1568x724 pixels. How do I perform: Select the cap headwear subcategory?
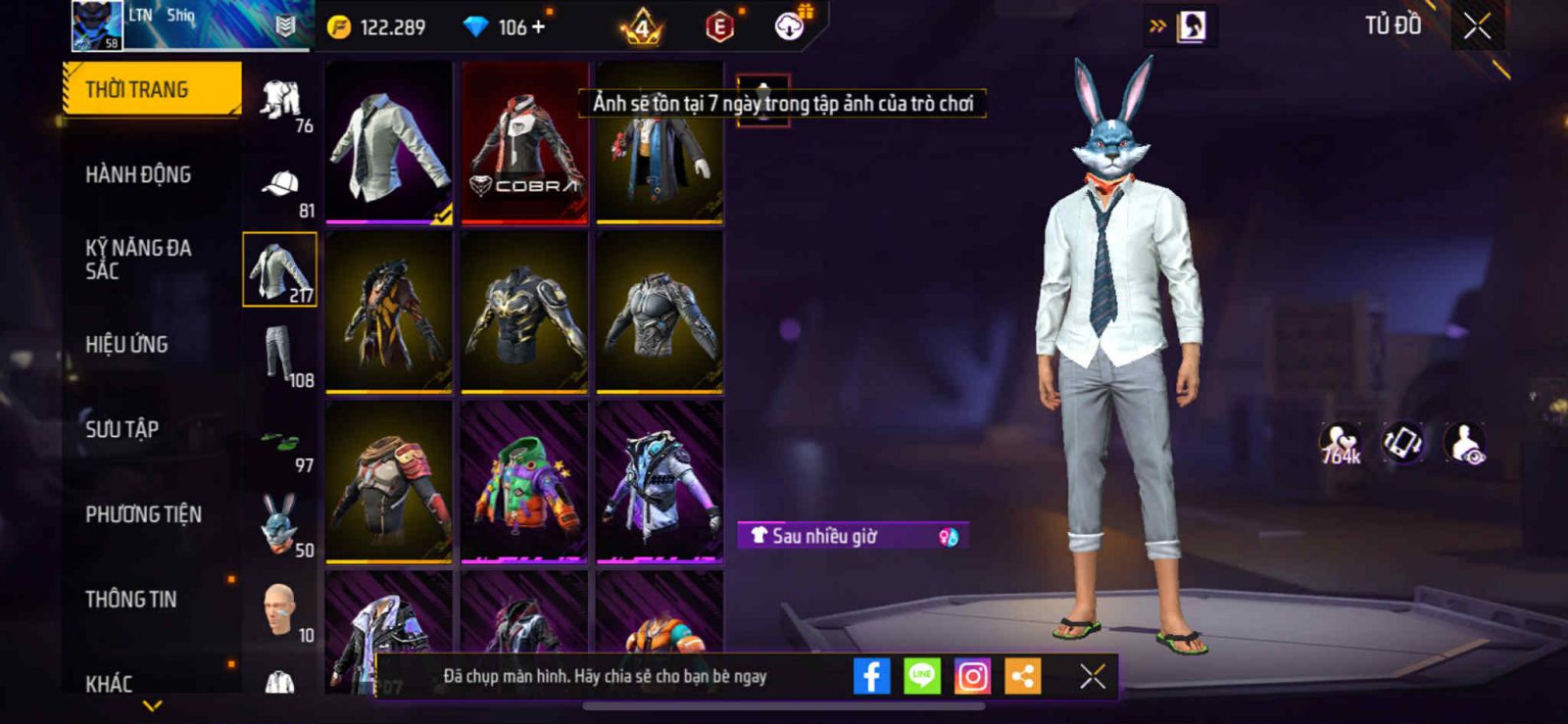click(280, 186)
